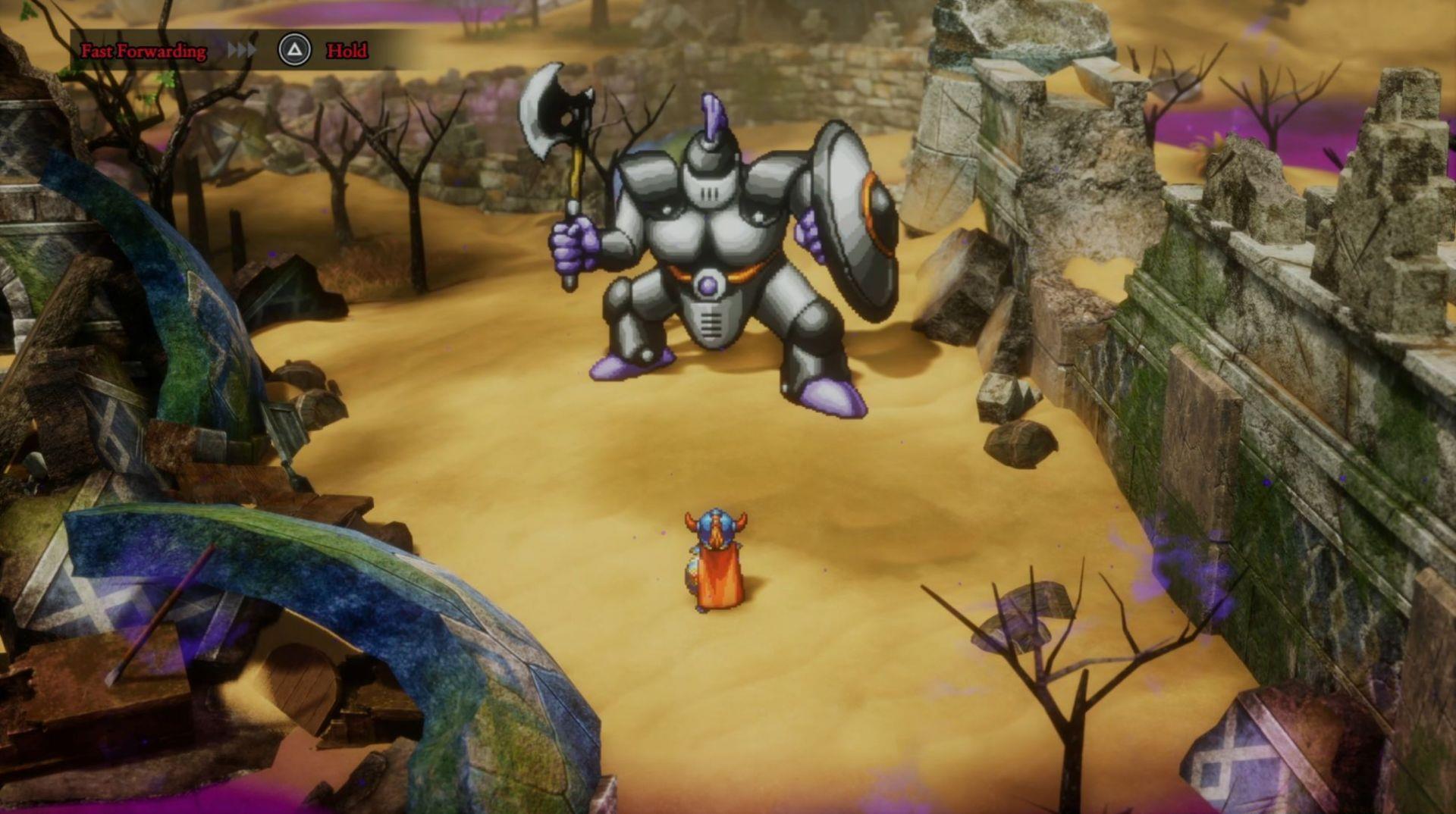Viewport: 1456px width, 814px height.
Task: Click the purple gem on the knight's belt
Action: pos(708,284)
